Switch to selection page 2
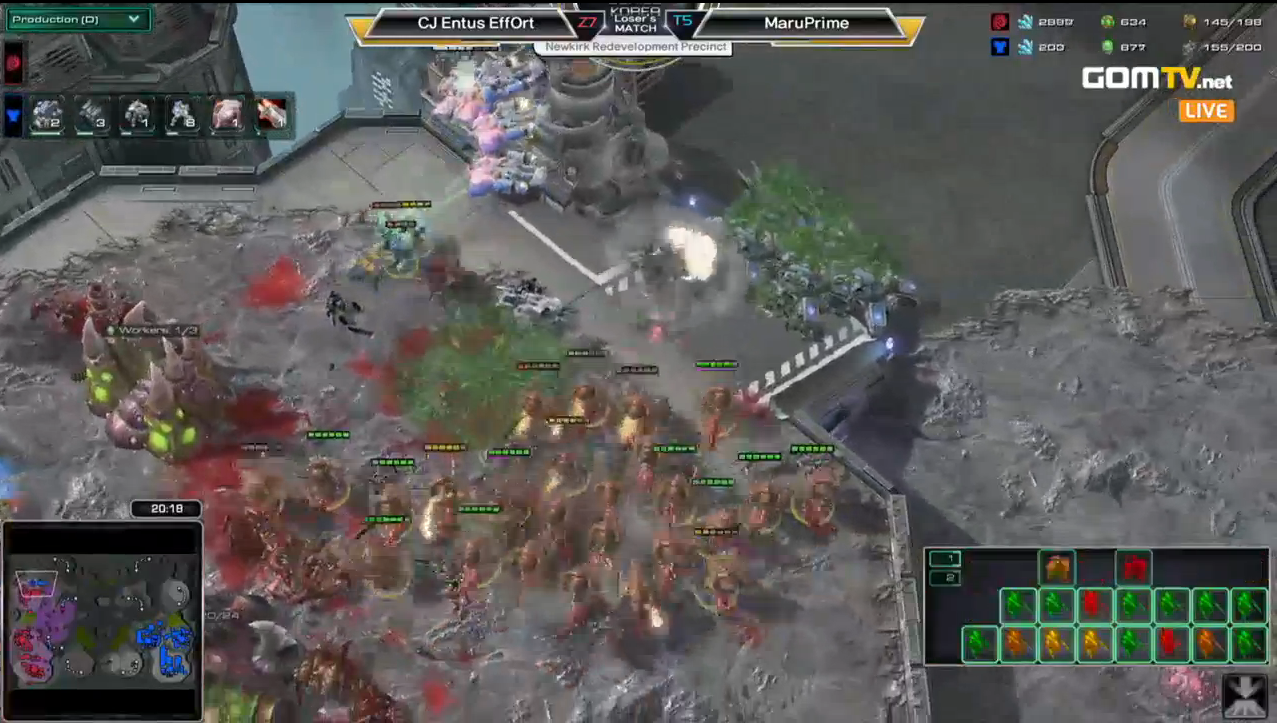 (x=944, y=578)
